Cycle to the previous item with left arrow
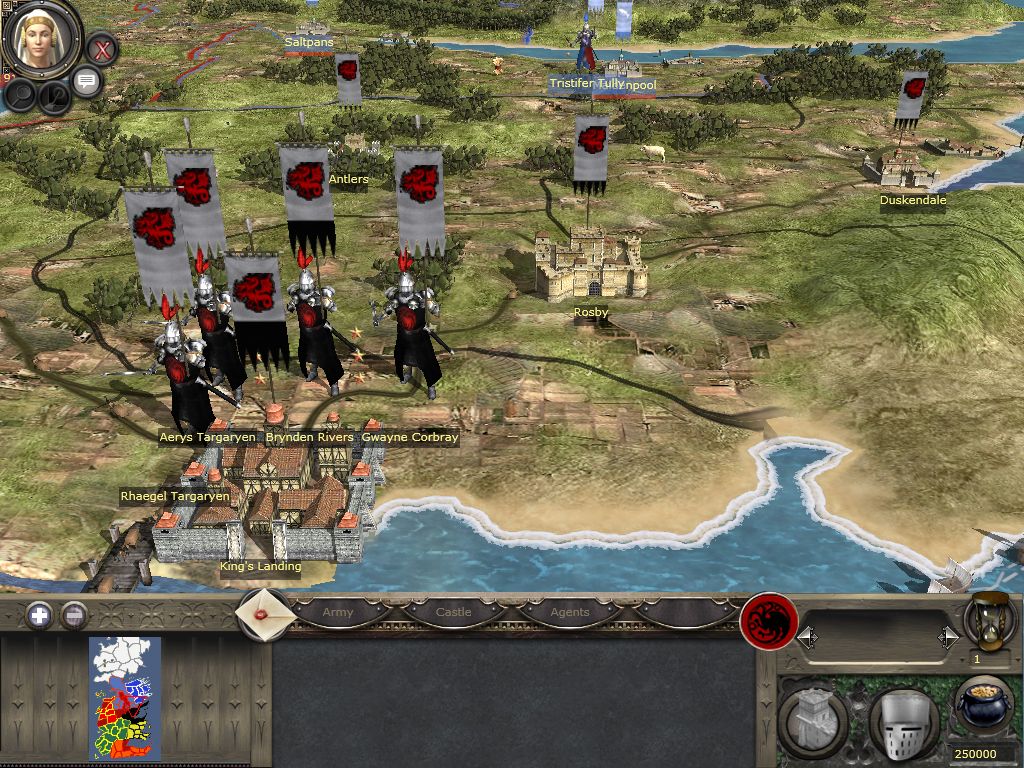Image resolution: width=1024 pixels, height=768 pixels. point(806,637)
